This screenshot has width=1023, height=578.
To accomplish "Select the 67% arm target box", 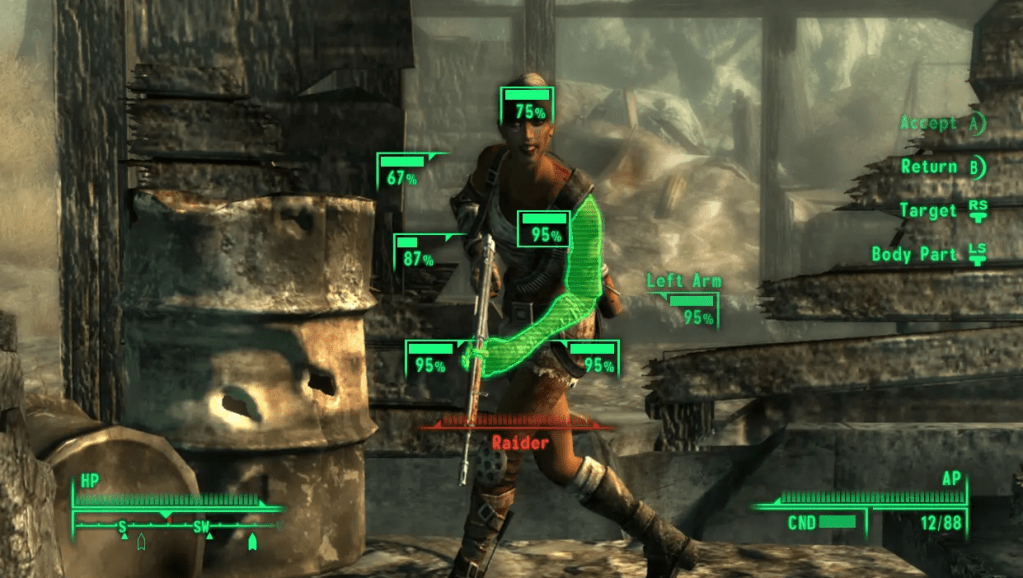I will [x=401, y=171].
